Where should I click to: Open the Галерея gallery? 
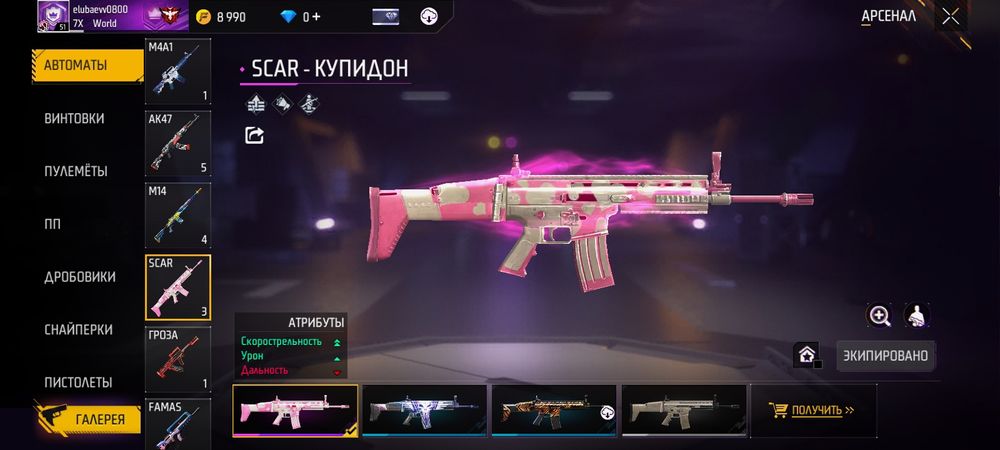pos(99,419)
